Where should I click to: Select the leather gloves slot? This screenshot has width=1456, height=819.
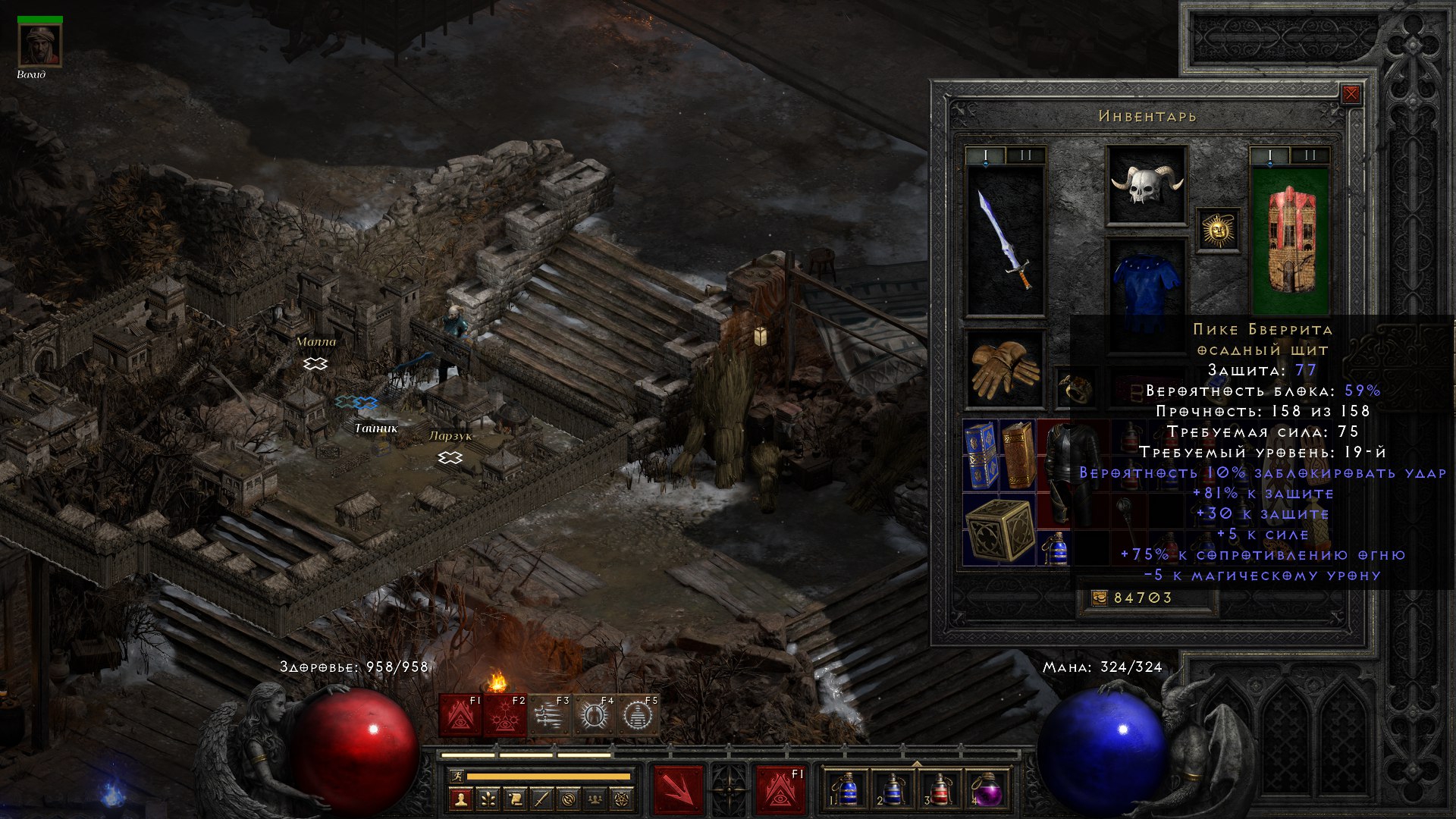coord(1004,369)
